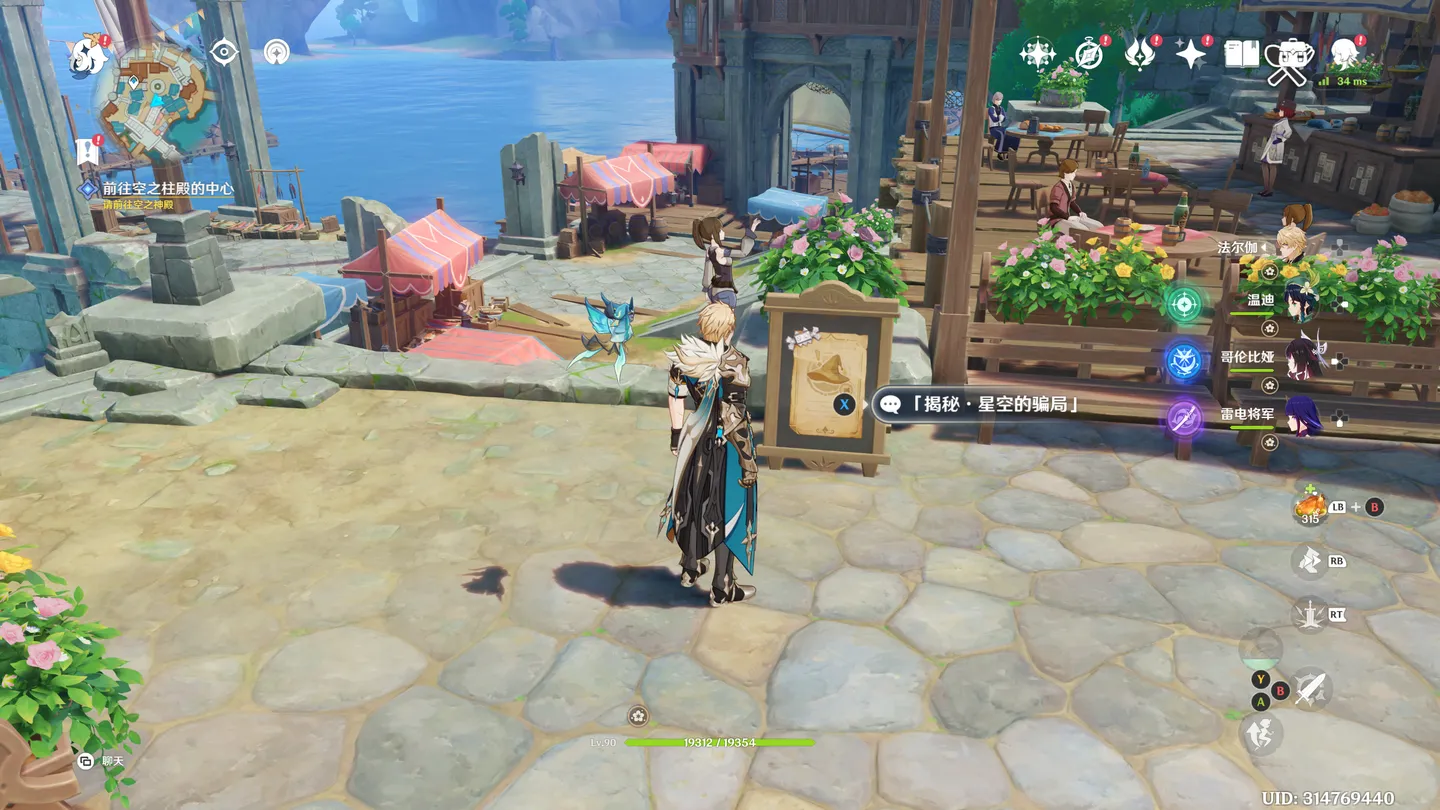Activate the sword normal attack icon
This screenshot has height=810, width=1440.
[1310, 688]
